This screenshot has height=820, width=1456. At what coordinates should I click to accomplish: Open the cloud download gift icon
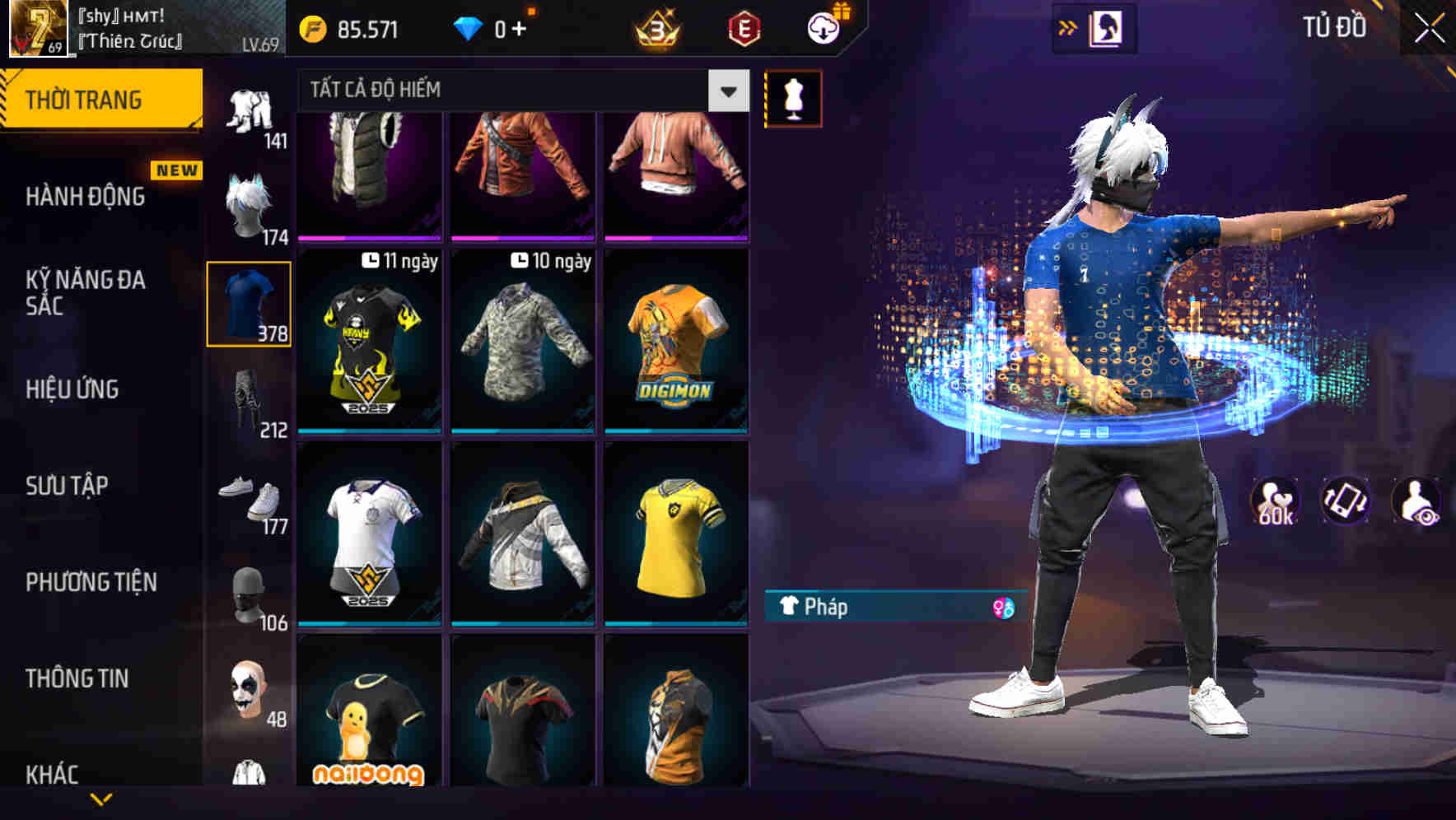[824, 27]
